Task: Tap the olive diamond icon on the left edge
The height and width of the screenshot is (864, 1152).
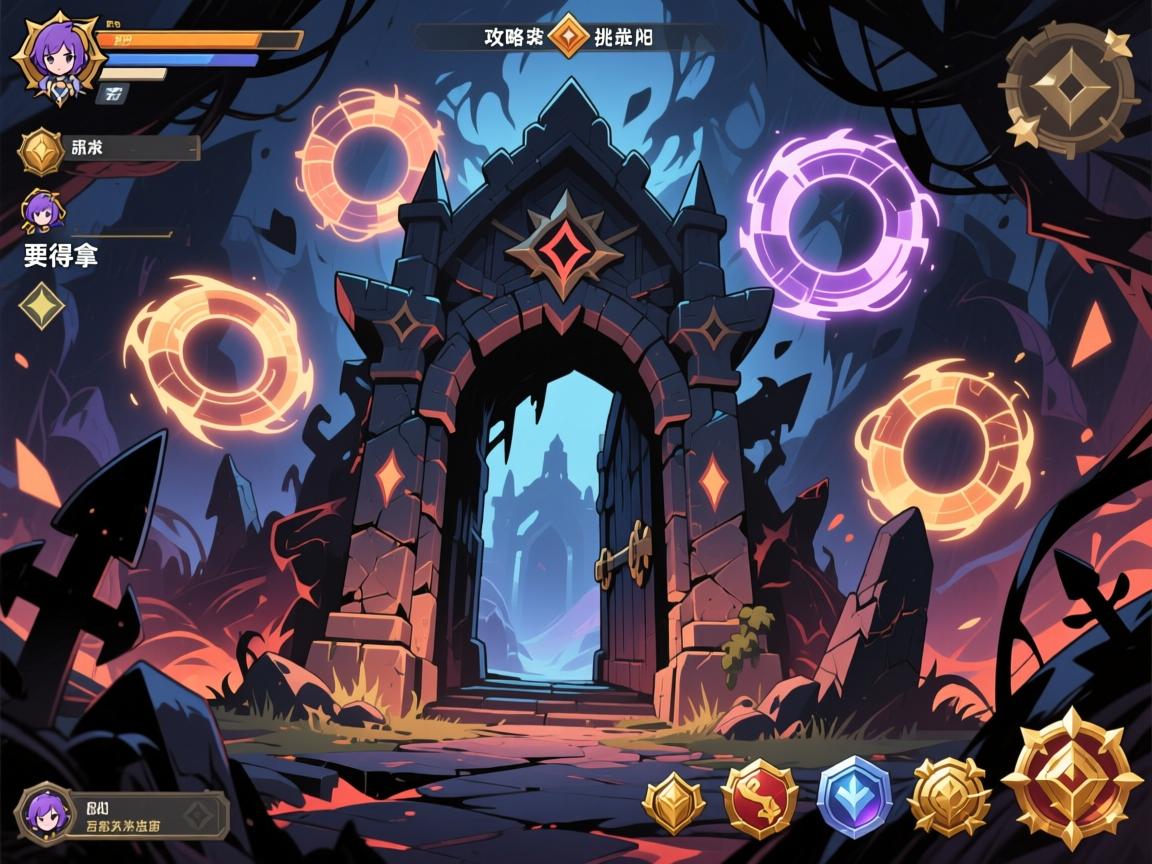Action: [42, 304]
